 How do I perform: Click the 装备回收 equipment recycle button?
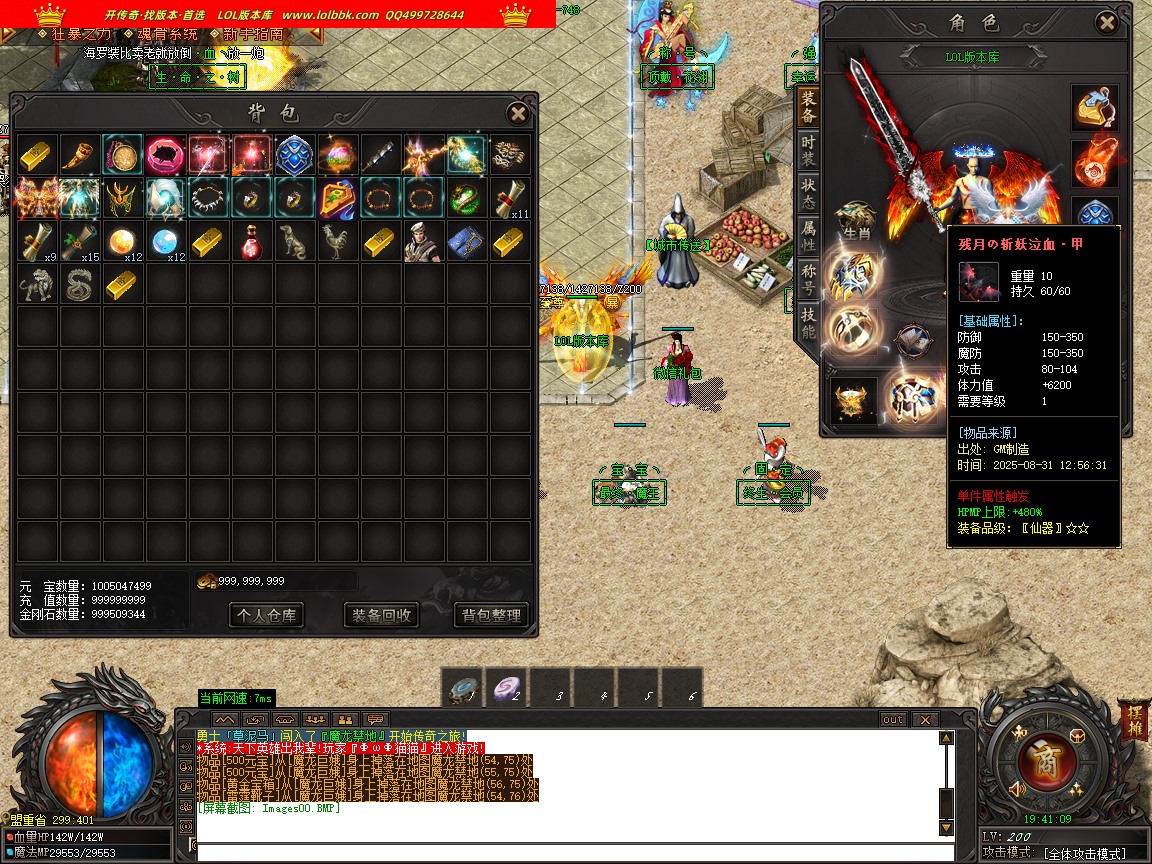coord(380,615)
